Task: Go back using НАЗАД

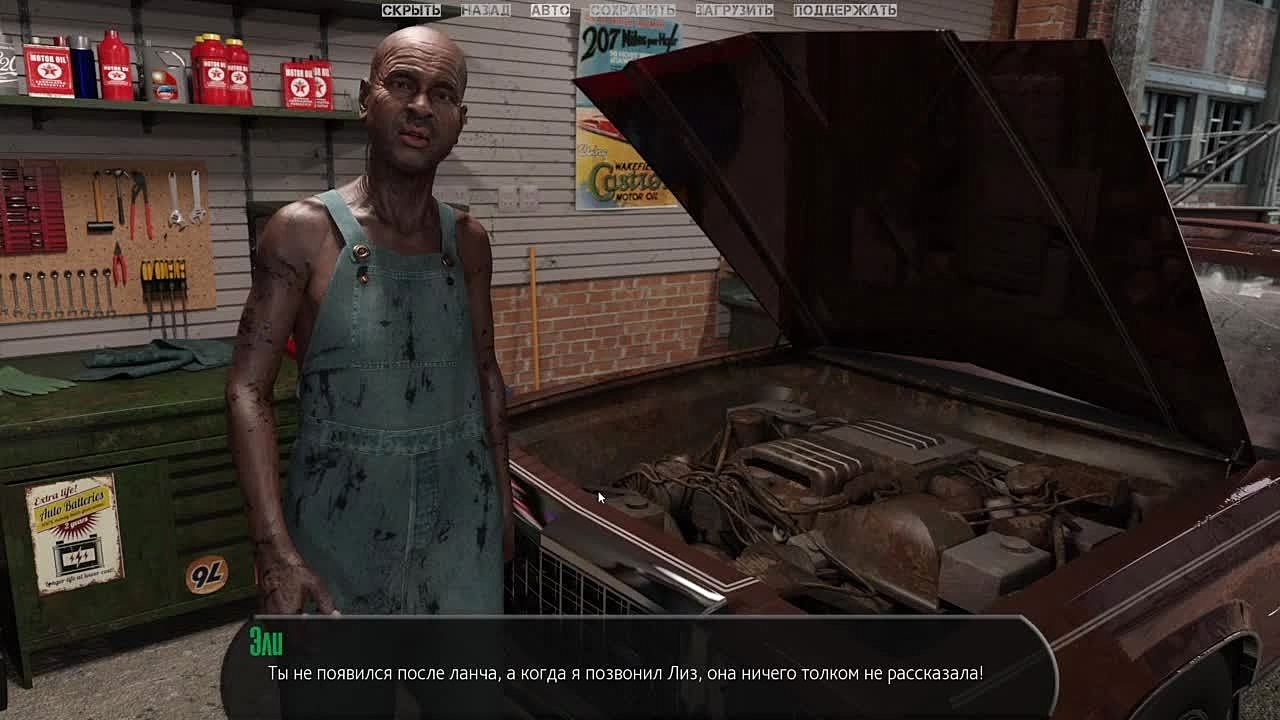Action: click(485, 10)
